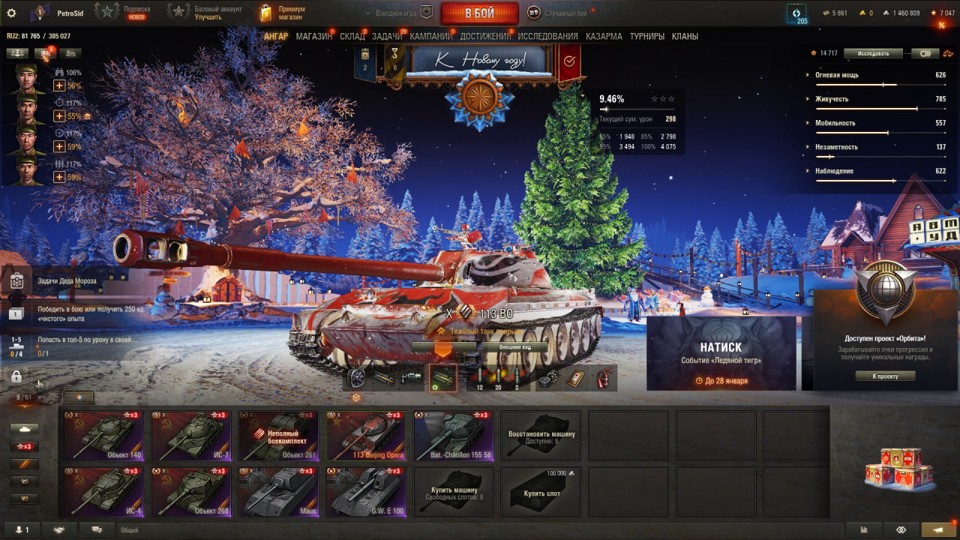Go to the ИССЛЕДОВАНИЯ tab

click(x=547, y=36)
